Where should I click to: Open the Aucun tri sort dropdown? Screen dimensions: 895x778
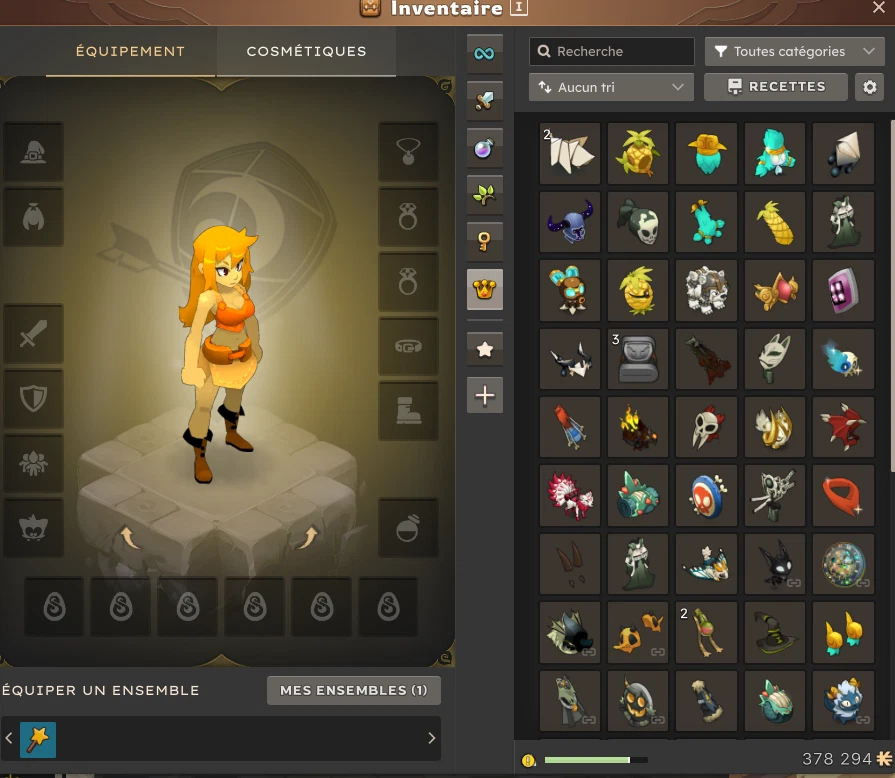click(611, 87)
